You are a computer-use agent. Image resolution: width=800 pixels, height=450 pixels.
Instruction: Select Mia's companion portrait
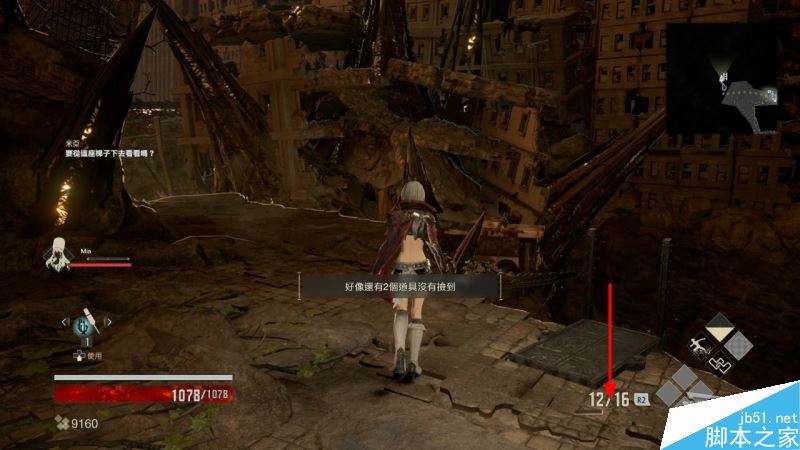coord(56,255)
